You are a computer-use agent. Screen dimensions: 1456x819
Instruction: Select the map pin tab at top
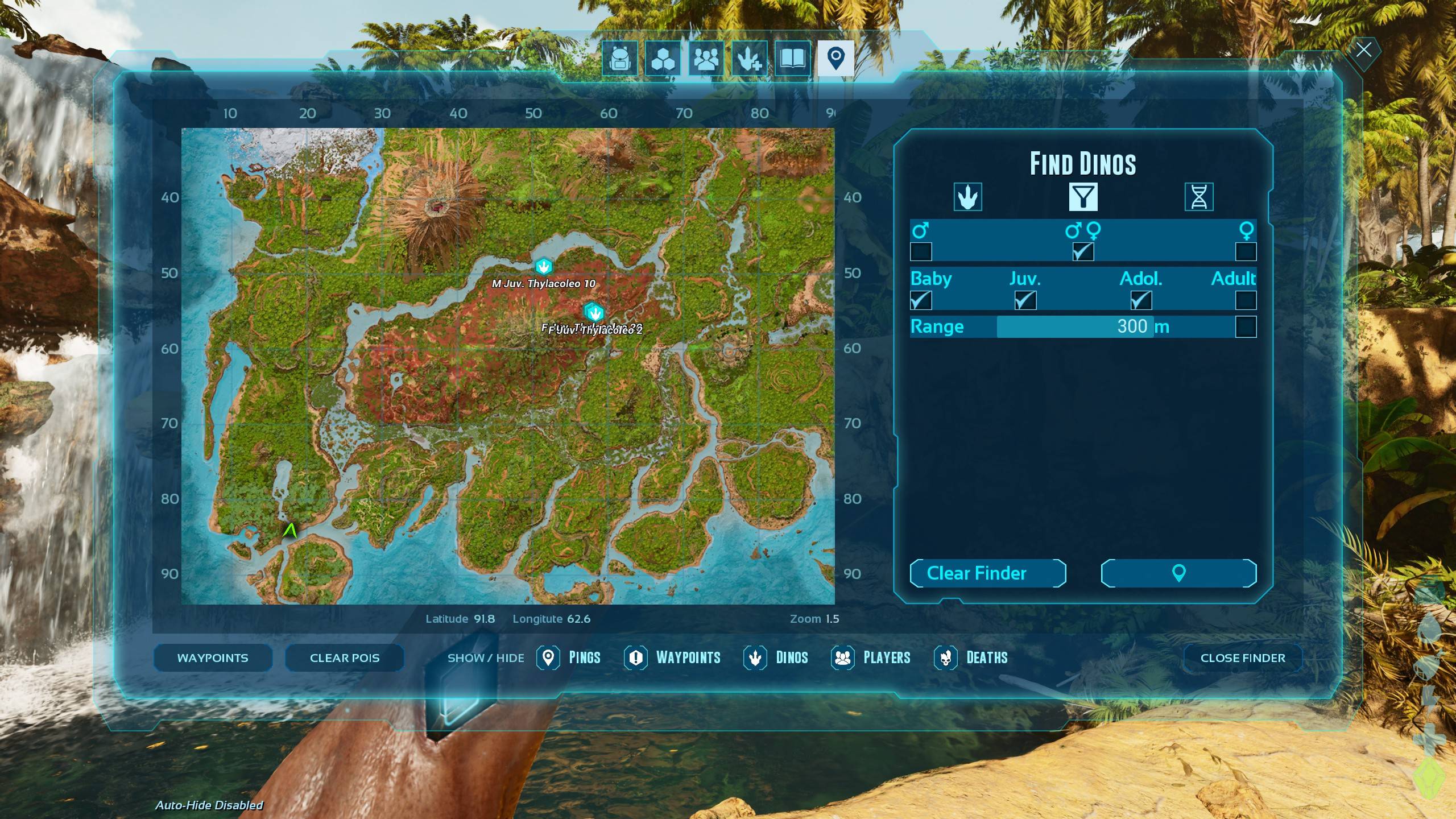click(836, 59)
